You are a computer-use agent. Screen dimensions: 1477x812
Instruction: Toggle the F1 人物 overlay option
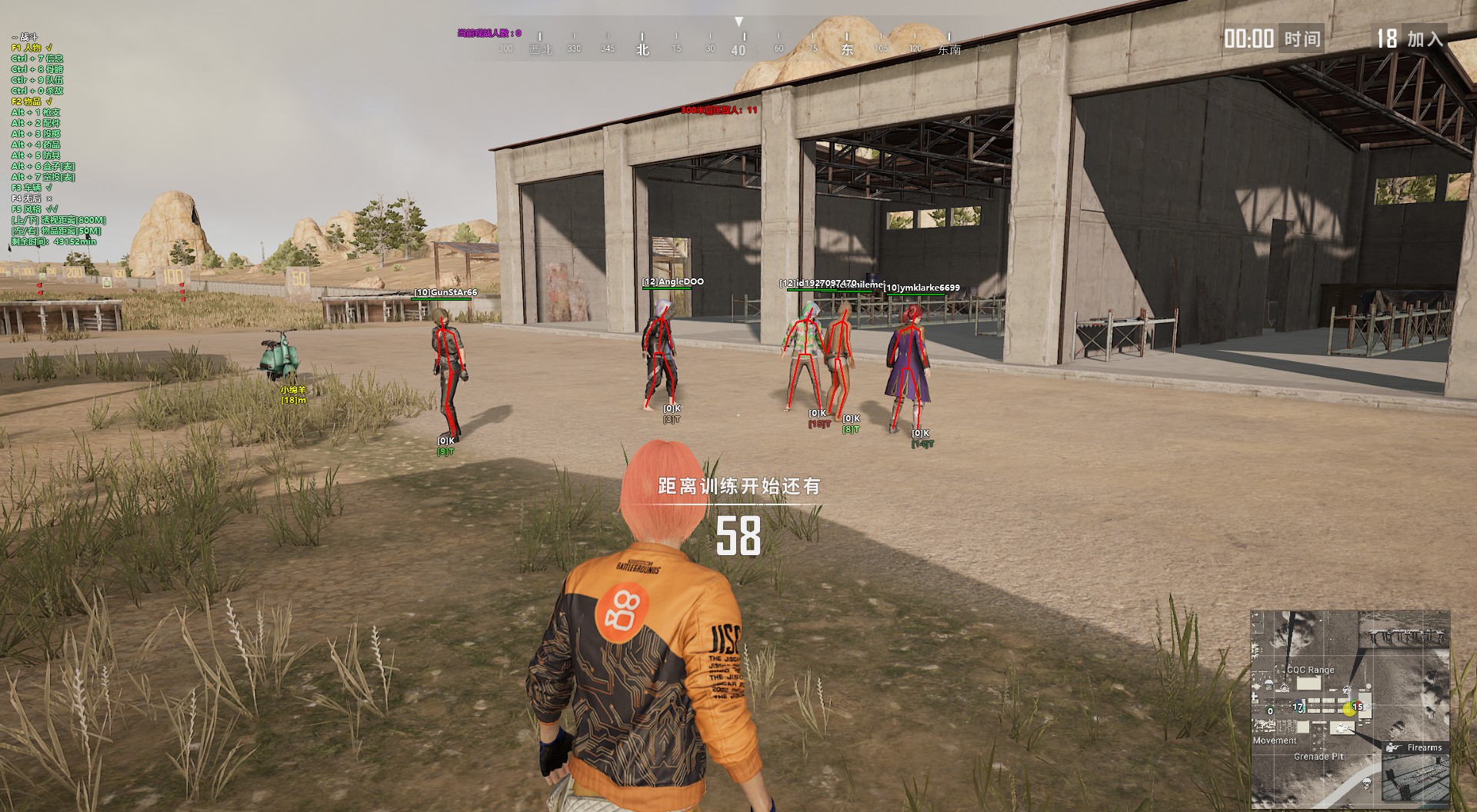(32, 48)
